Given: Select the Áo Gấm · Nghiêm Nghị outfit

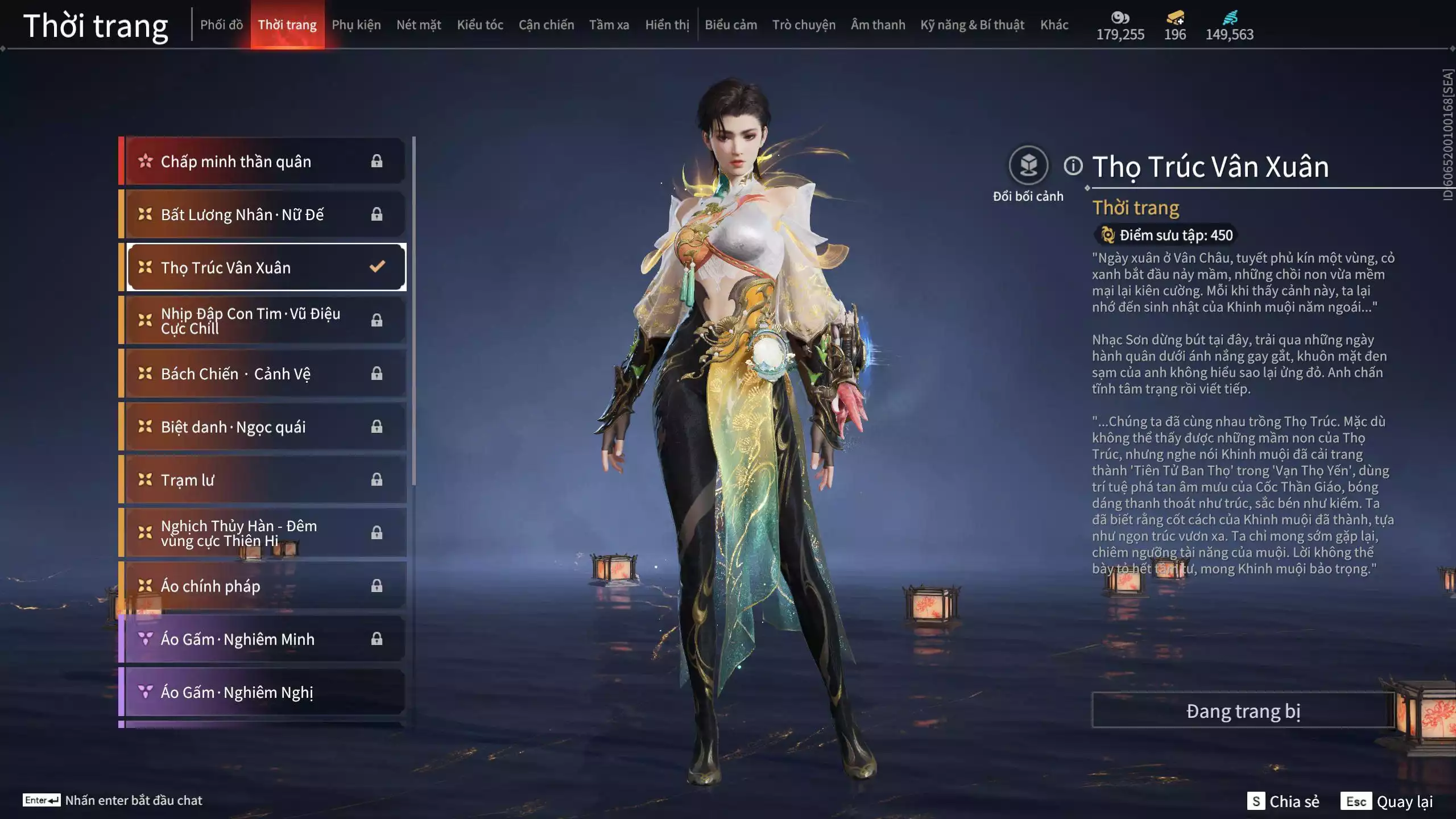Looking at the screenshot, I should pyautogui.click(x=264, y=692).
